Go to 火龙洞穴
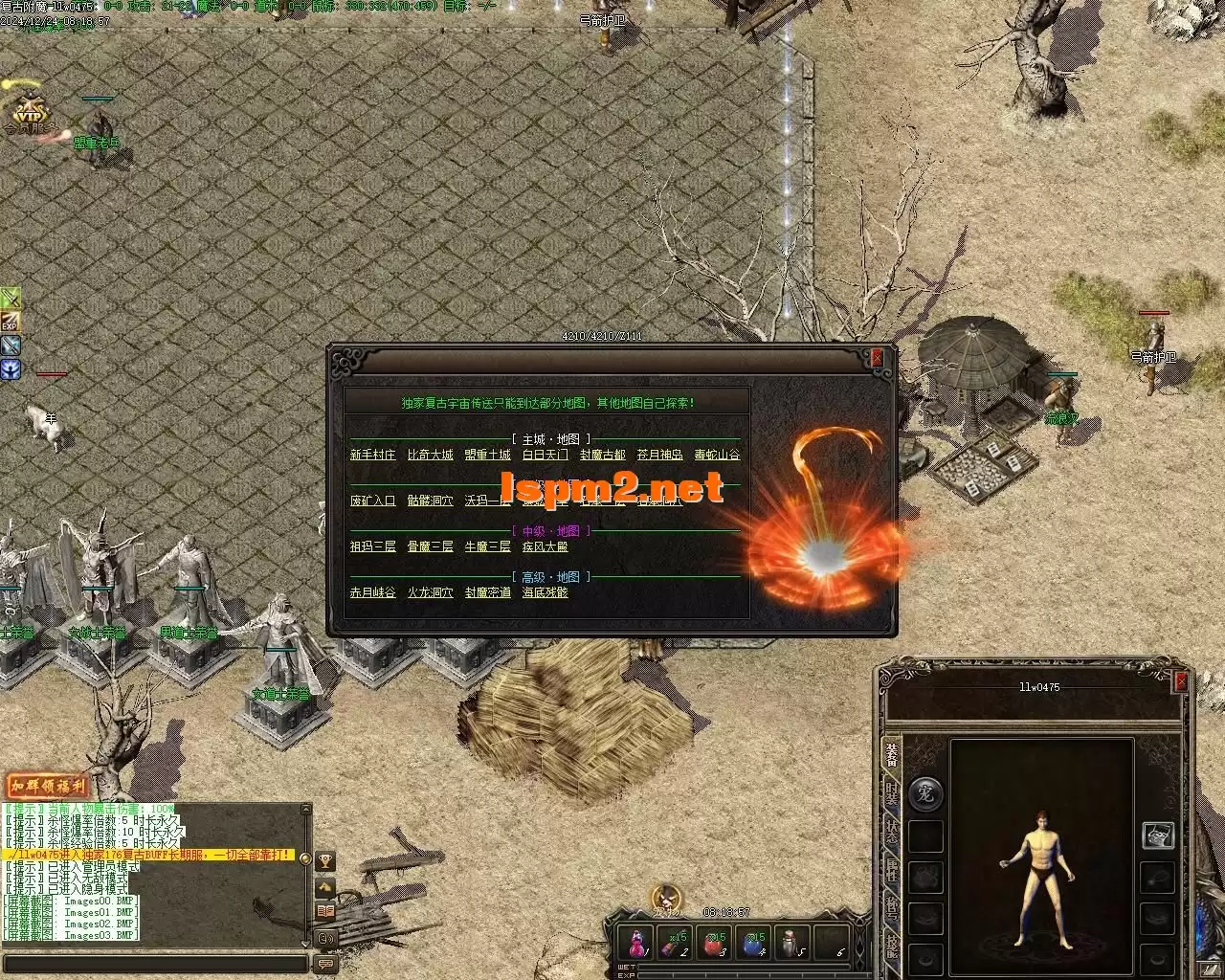This screenshot has height=980, width=1225. click(430, 592)
